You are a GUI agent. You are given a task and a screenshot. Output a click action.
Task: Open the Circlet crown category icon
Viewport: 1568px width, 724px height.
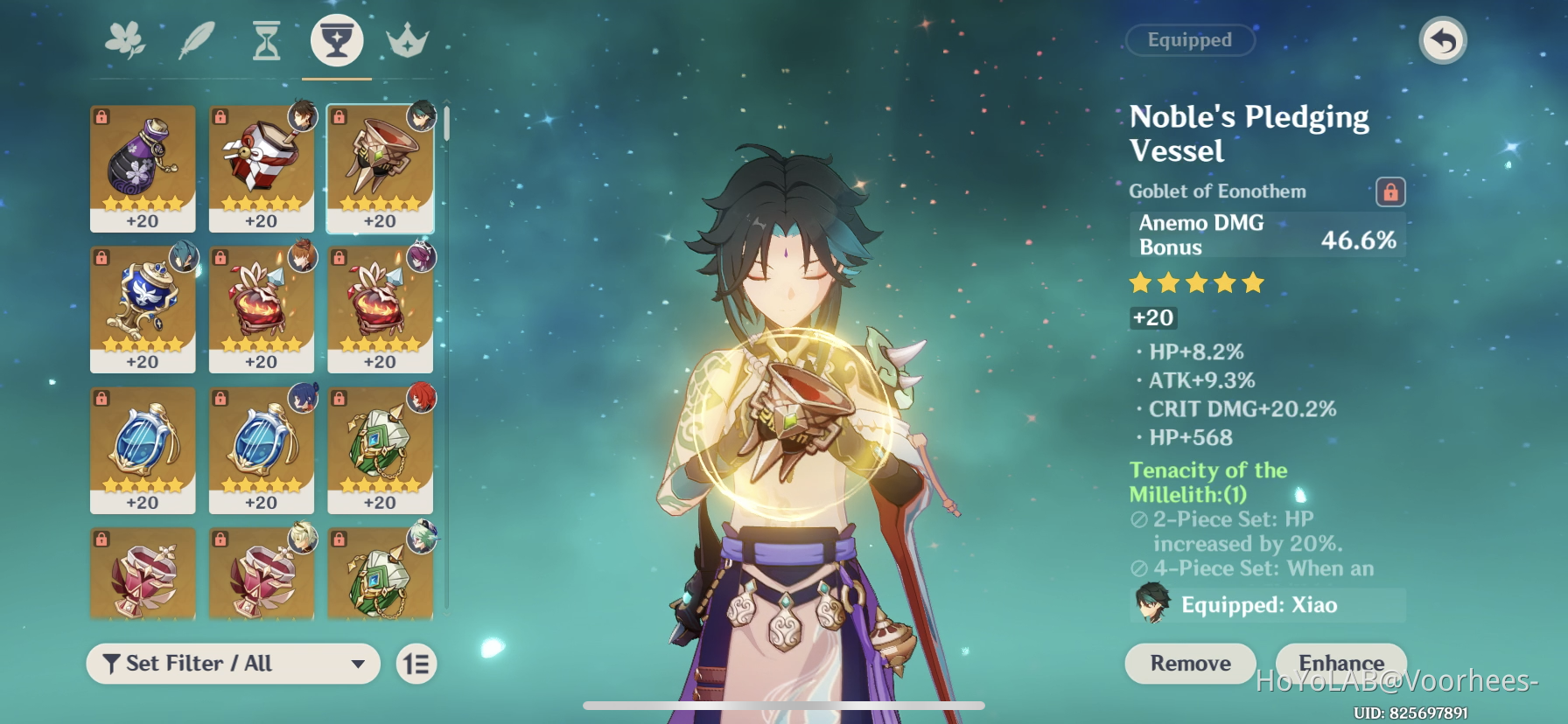point(406,39)
